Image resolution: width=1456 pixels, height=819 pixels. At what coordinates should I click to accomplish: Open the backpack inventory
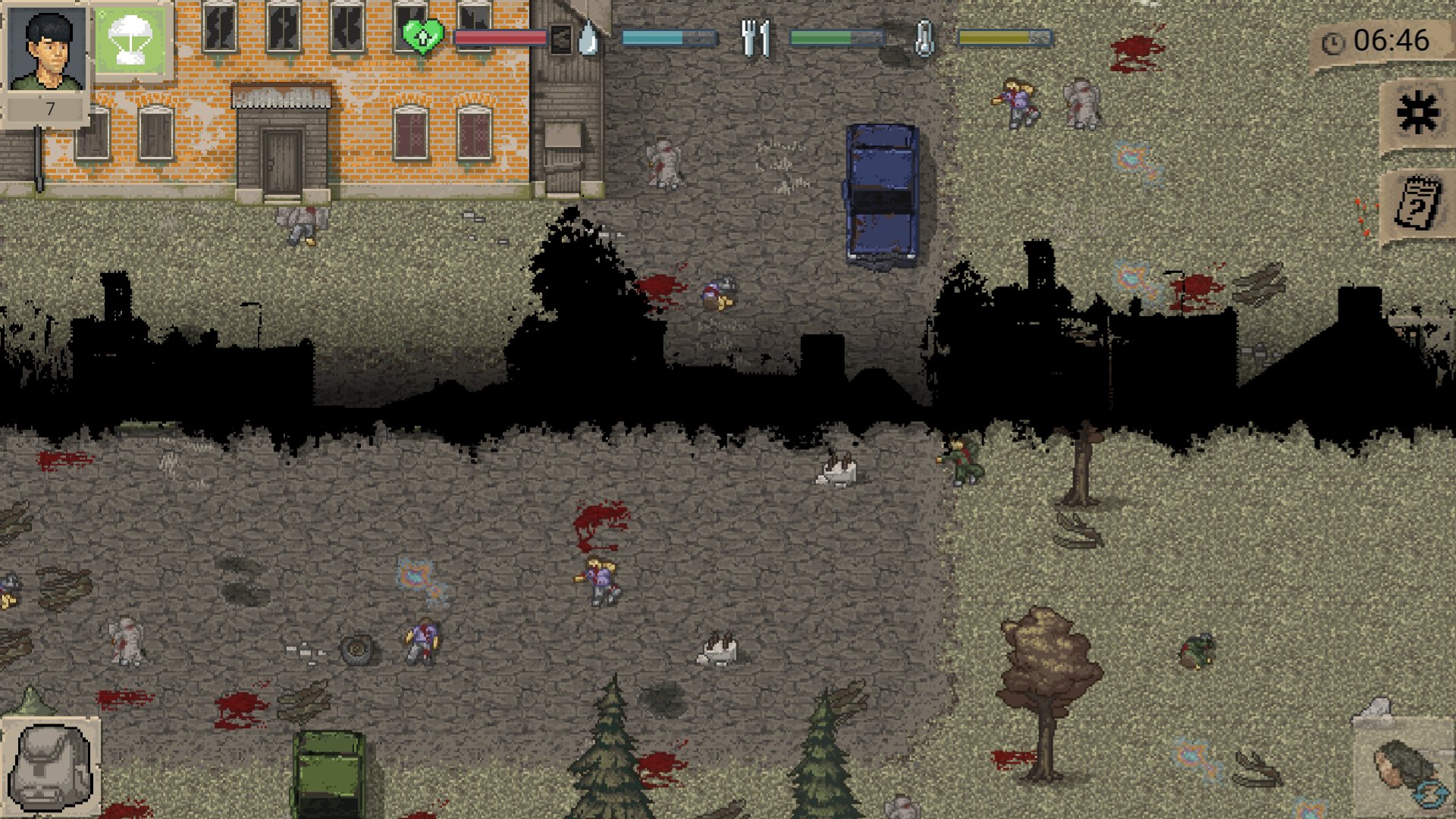click(x=50, y=767)
